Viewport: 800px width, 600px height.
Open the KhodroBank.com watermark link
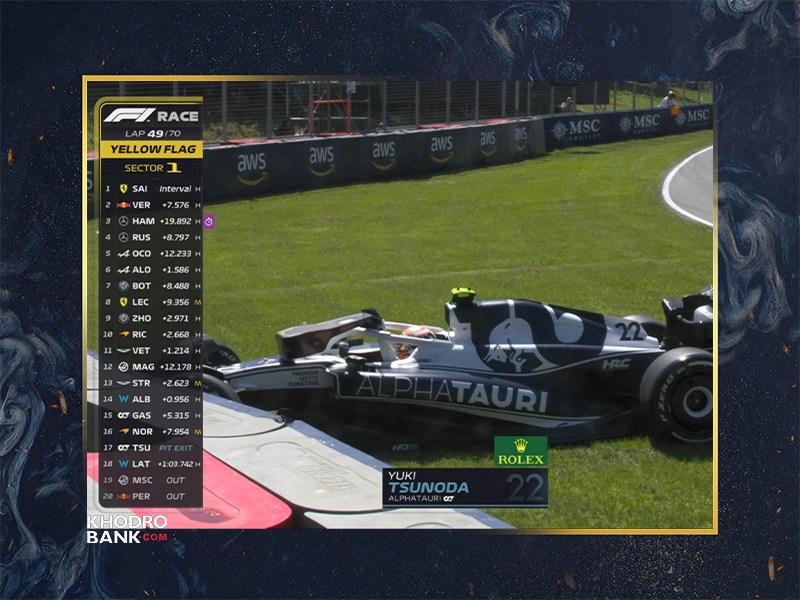click(x=127, y=529)
